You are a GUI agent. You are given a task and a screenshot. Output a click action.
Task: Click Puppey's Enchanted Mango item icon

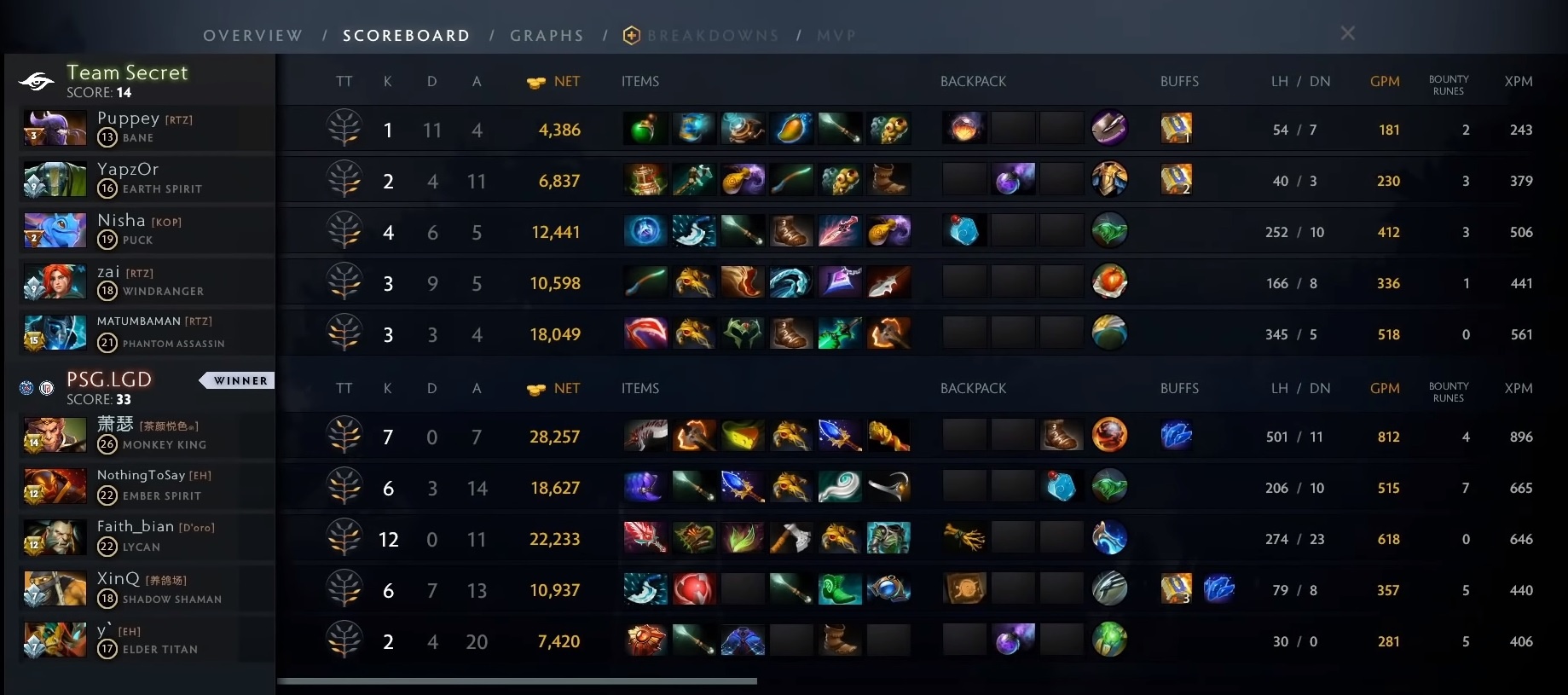point(791,128)
